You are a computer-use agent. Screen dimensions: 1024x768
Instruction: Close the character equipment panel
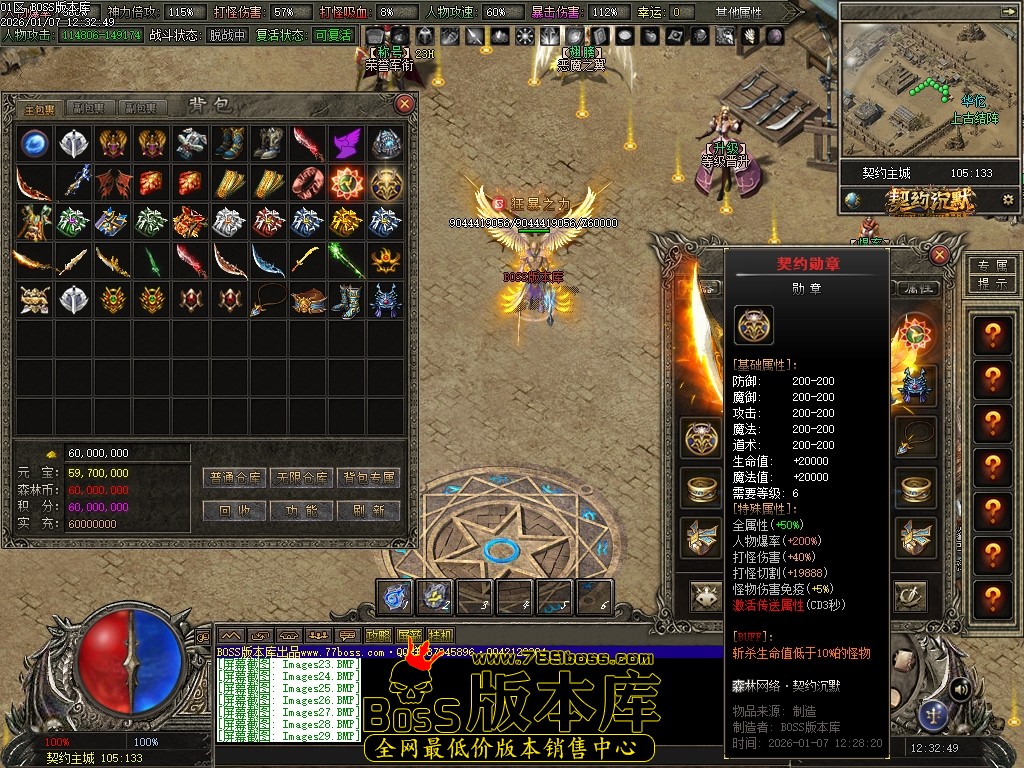939,255
